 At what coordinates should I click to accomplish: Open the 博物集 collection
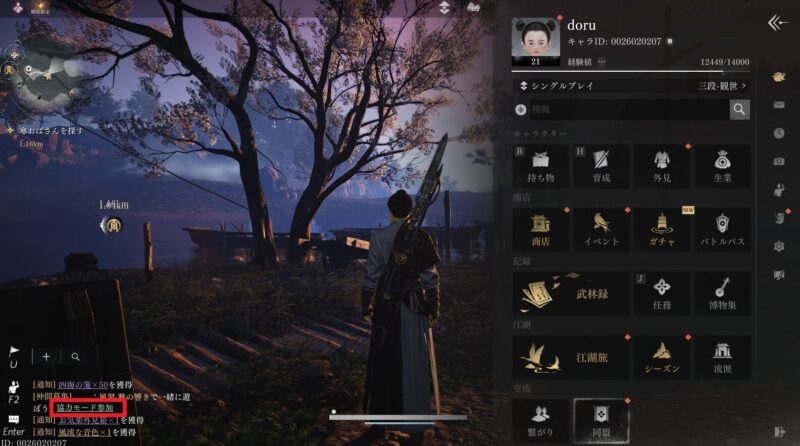721,292
